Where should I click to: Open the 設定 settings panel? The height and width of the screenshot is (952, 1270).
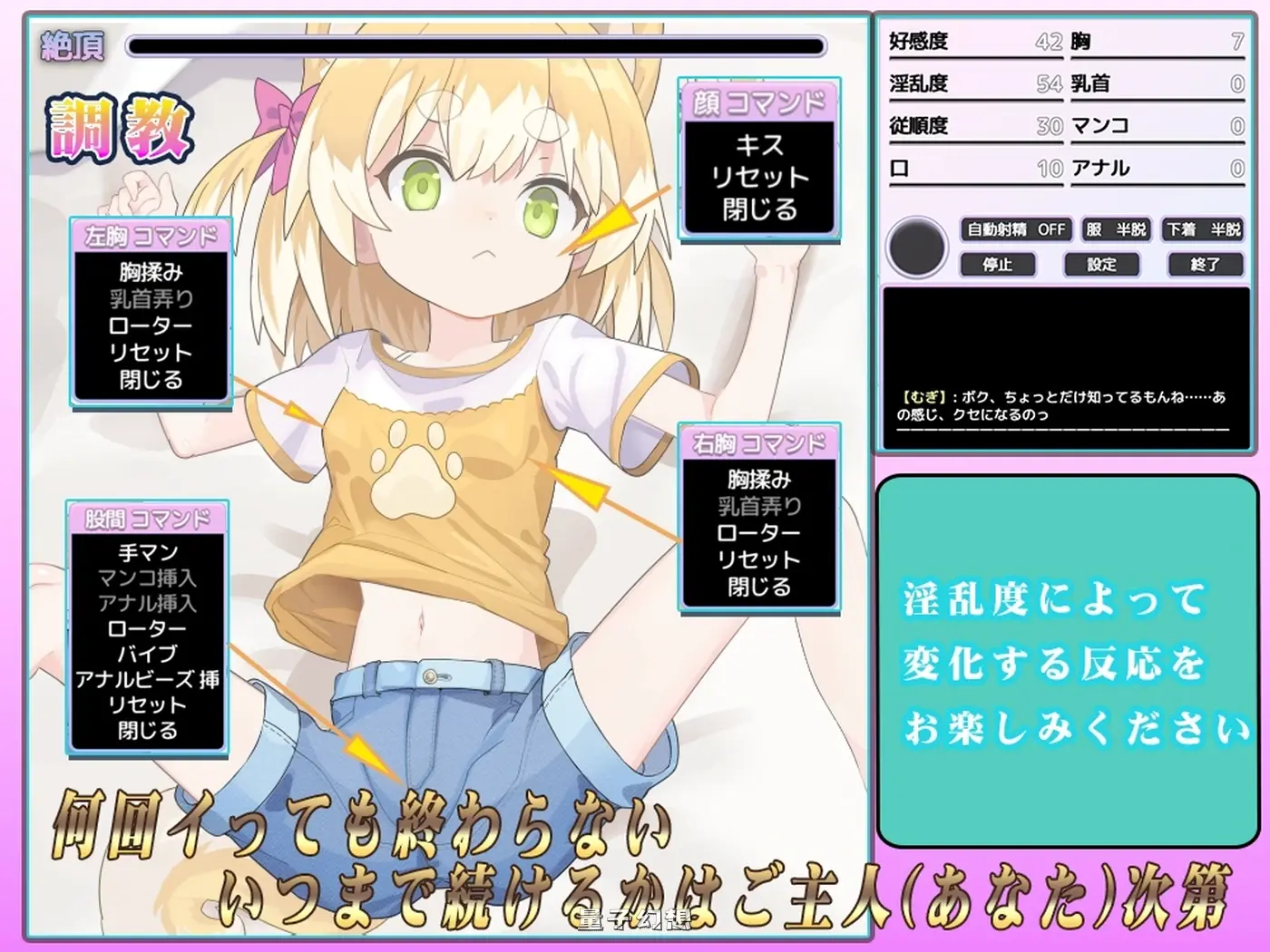click(x=1100, y=264)
